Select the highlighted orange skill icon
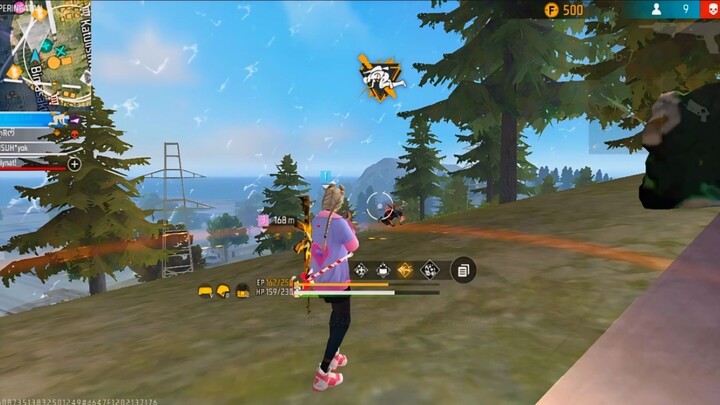Viewport: 720px width, 405px height. pos(405,269)
